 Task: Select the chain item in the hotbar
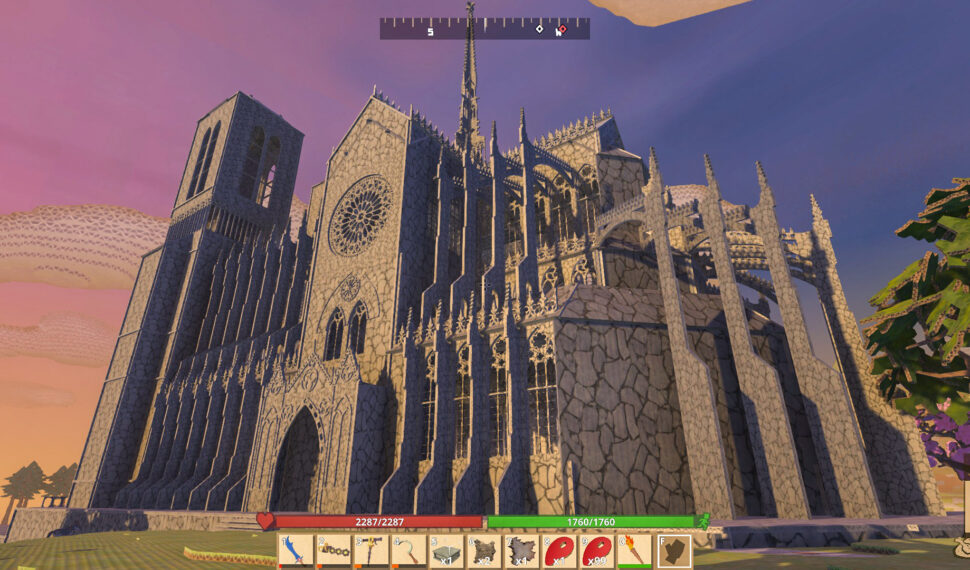tap(334, 551)
